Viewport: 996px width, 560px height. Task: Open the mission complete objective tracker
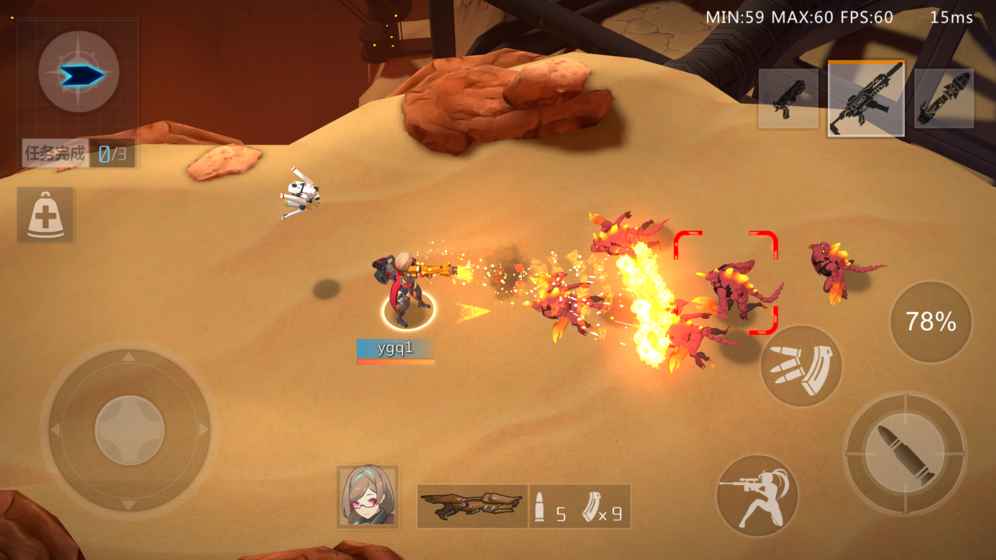[x=79, y=154]
